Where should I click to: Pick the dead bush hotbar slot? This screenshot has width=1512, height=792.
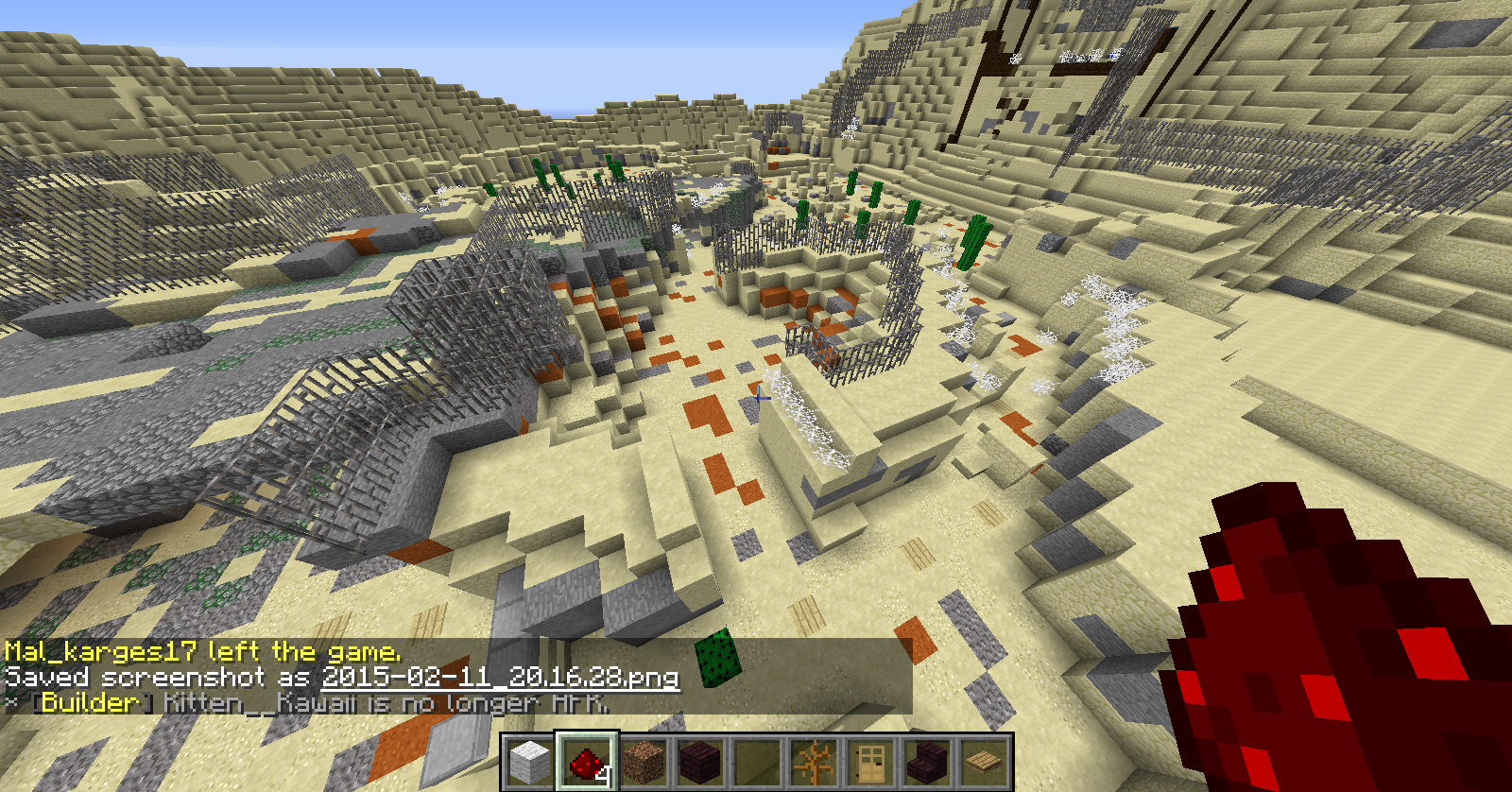point(814,762)
